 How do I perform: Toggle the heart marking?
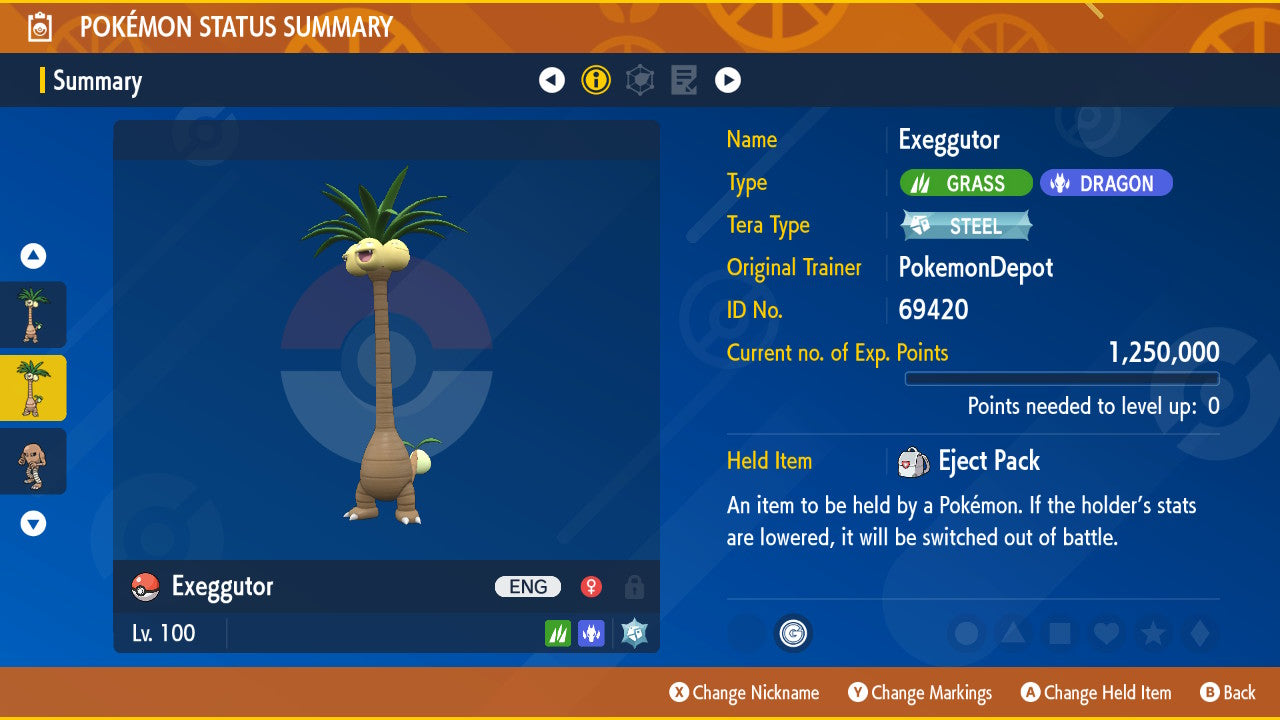pos(1105,633)
